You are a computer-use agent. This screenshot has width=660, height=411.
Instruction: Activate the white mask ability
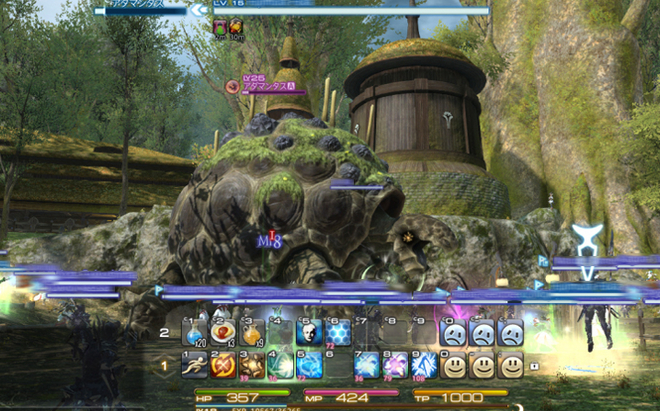click(308, 333)
